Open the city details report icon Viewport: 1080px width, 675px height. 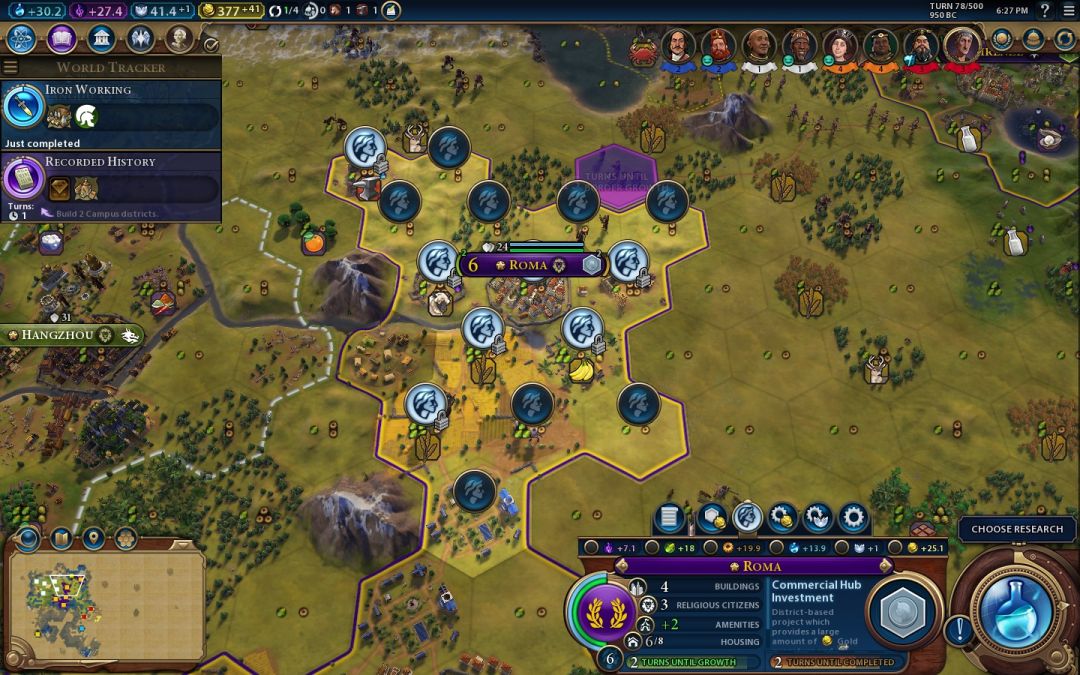669,518
